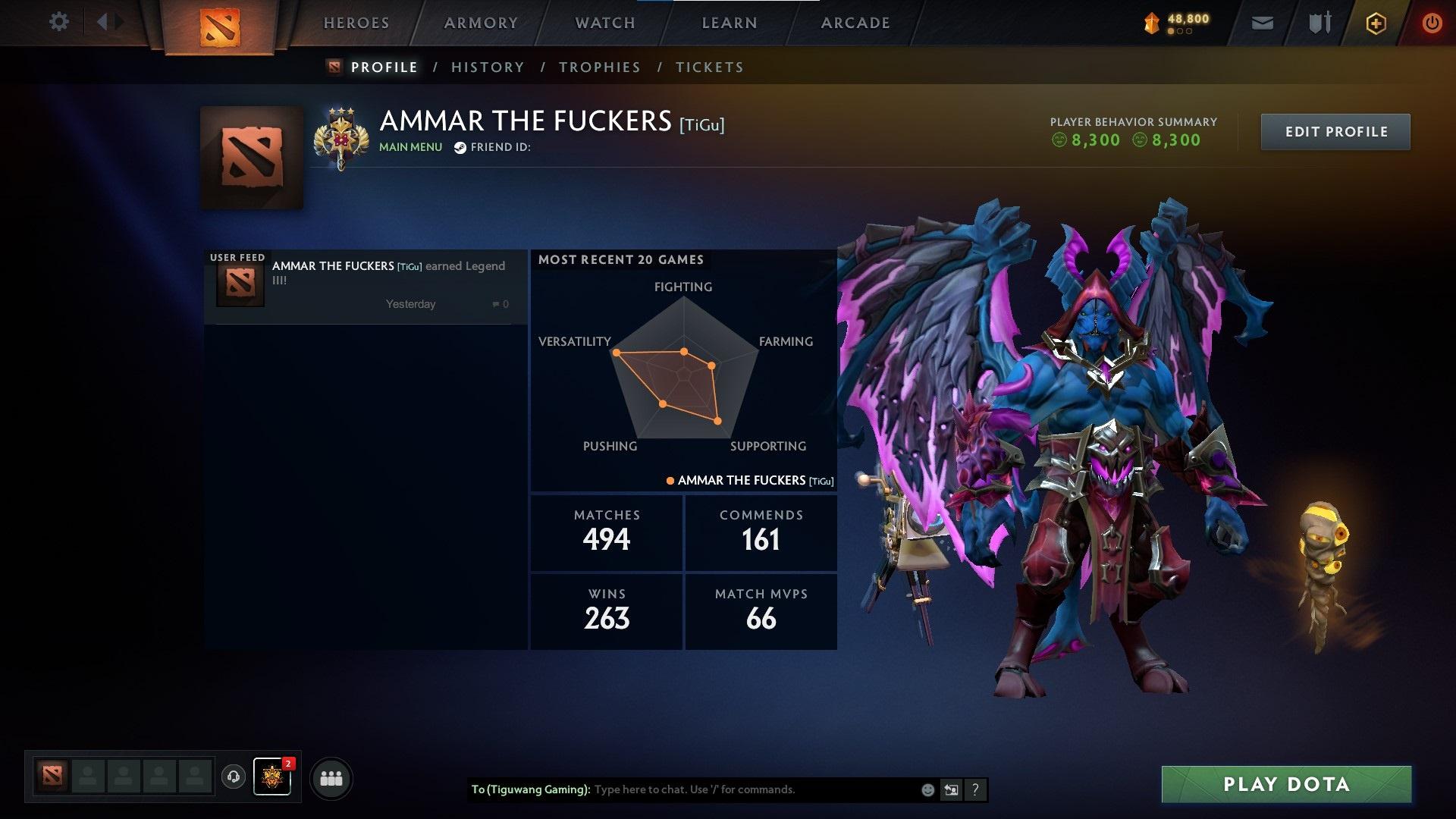Click the friends list icon near party slots
1456x819 pixels.
tap(331, 777)
